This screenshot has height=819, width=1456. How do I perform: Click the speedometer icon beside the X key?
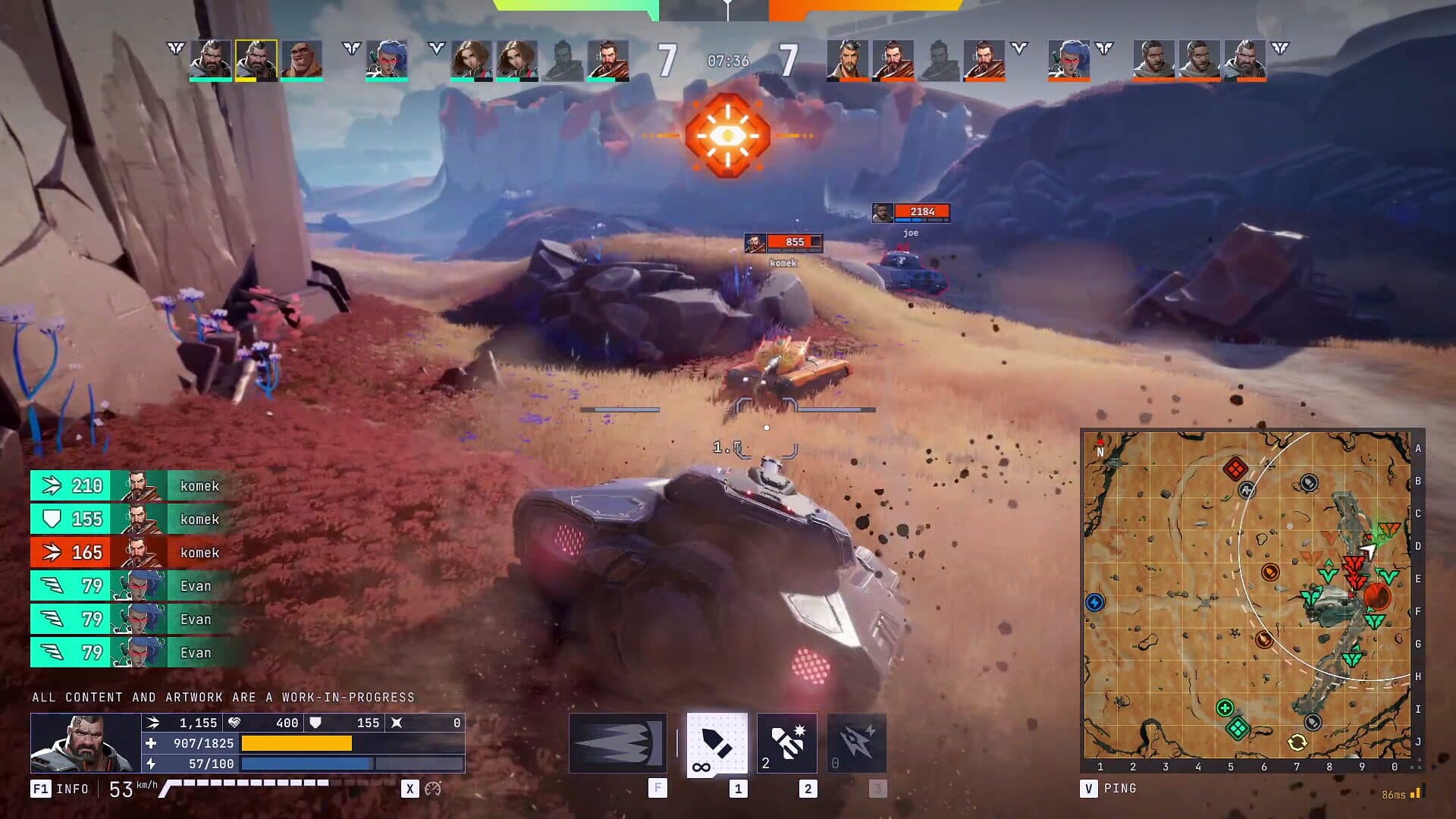coord(432,789)
